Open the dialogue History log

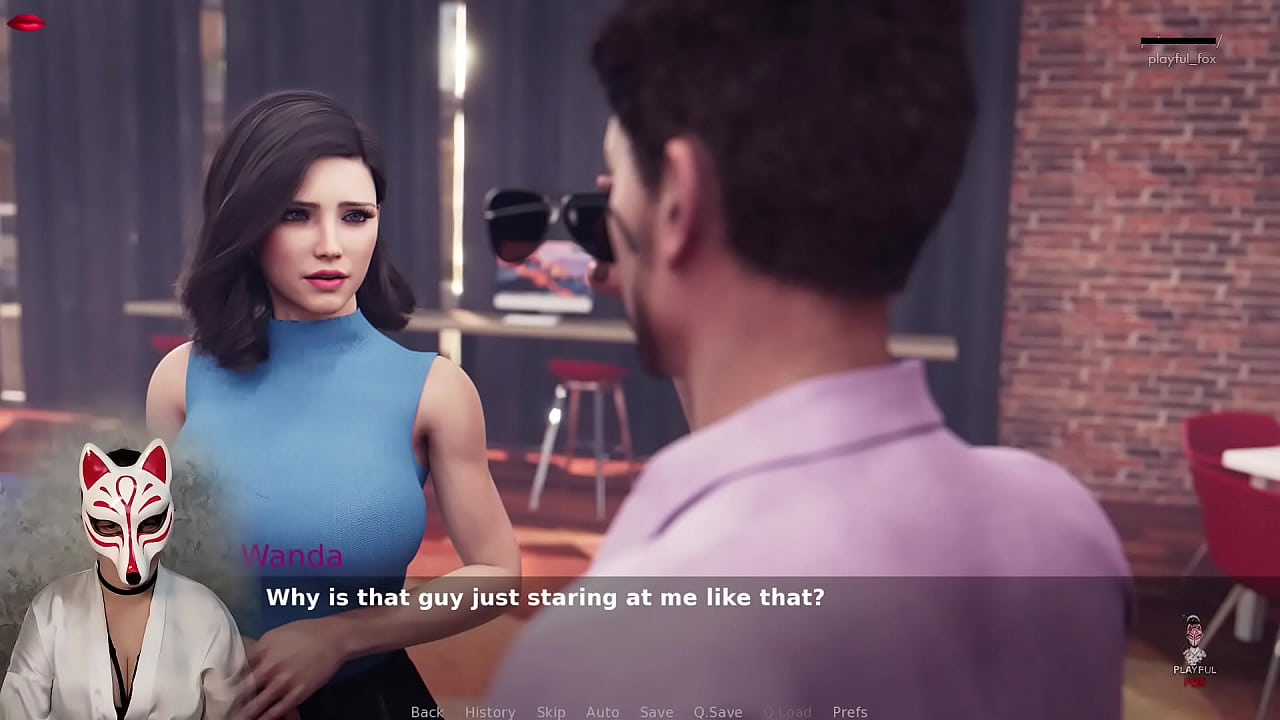[490, 712]
